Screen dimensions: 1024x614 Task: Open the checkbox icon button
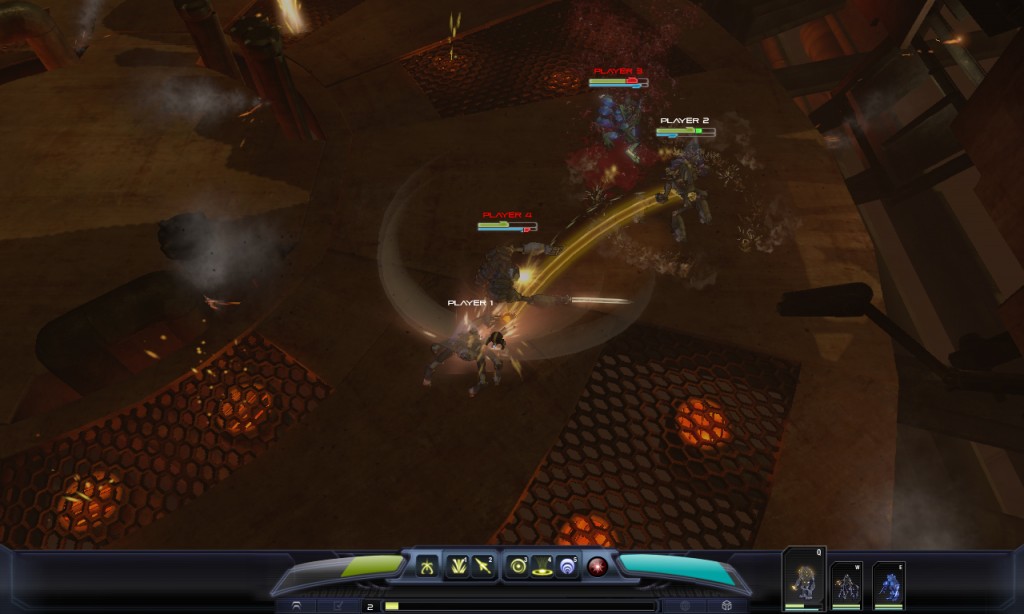pos(340,606)
